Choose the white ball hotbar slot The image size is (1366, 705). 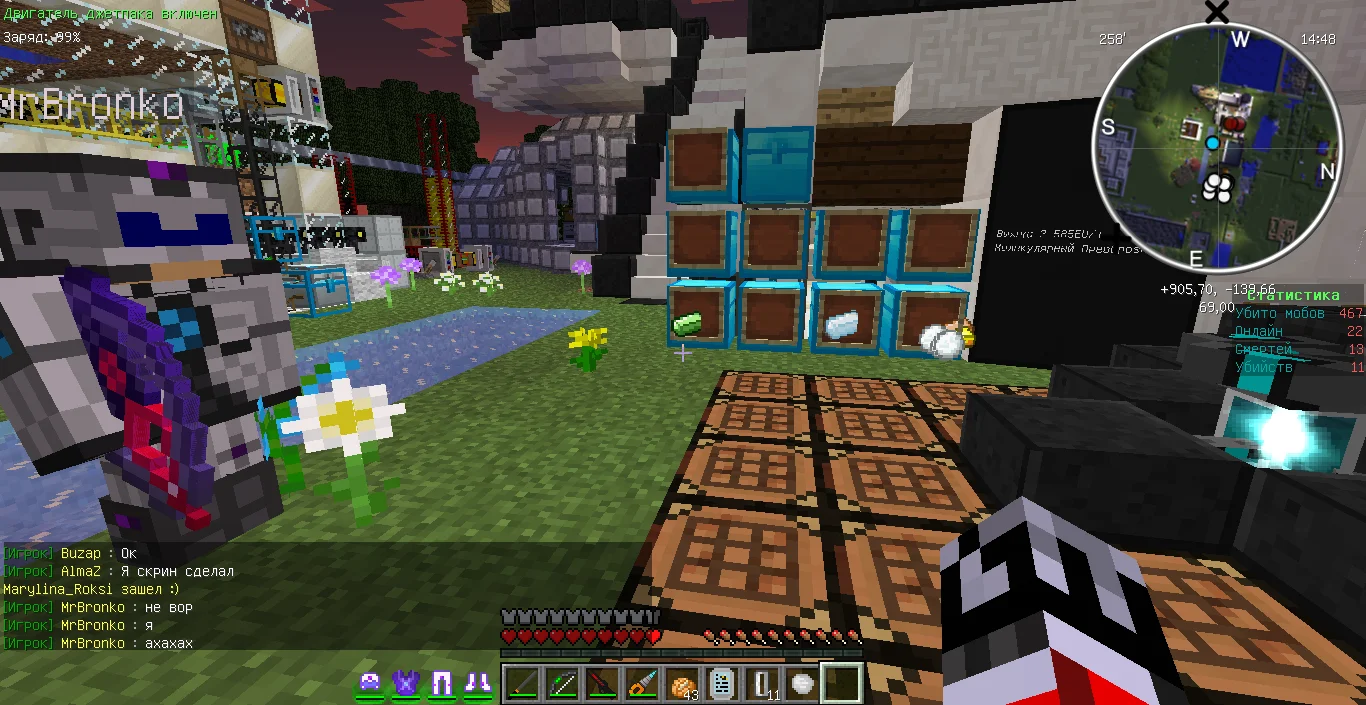pos(802,684)
